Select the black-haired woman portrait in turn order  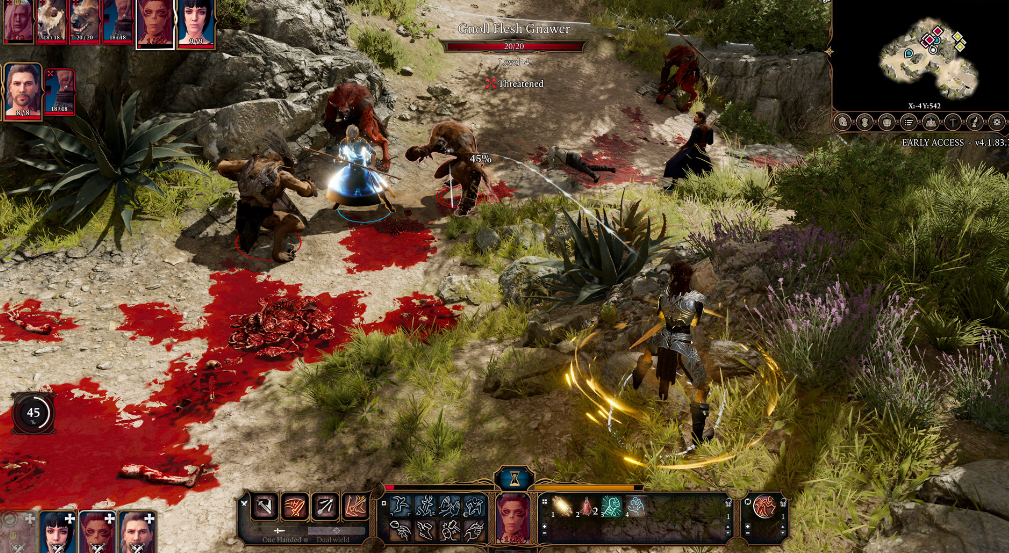[196, 22]
